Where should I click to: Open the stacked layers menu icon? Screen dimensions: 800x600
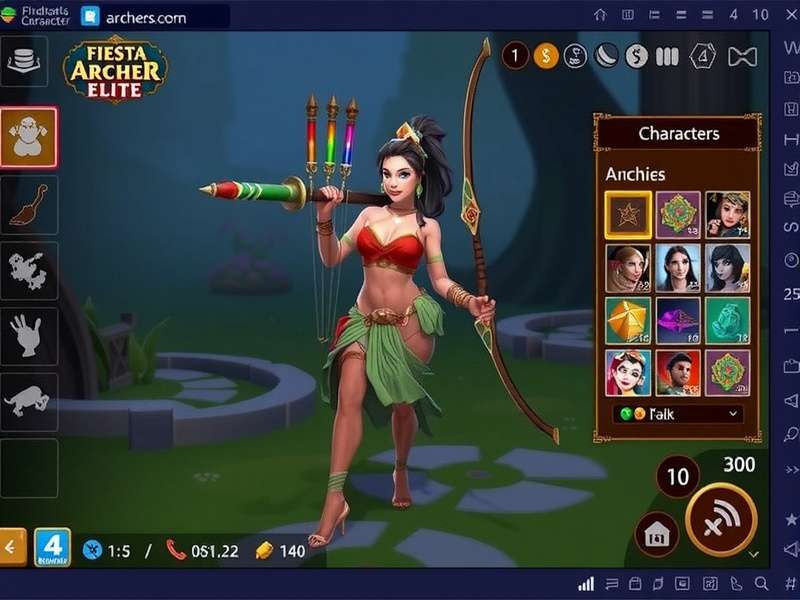click(x=25, y=62)
